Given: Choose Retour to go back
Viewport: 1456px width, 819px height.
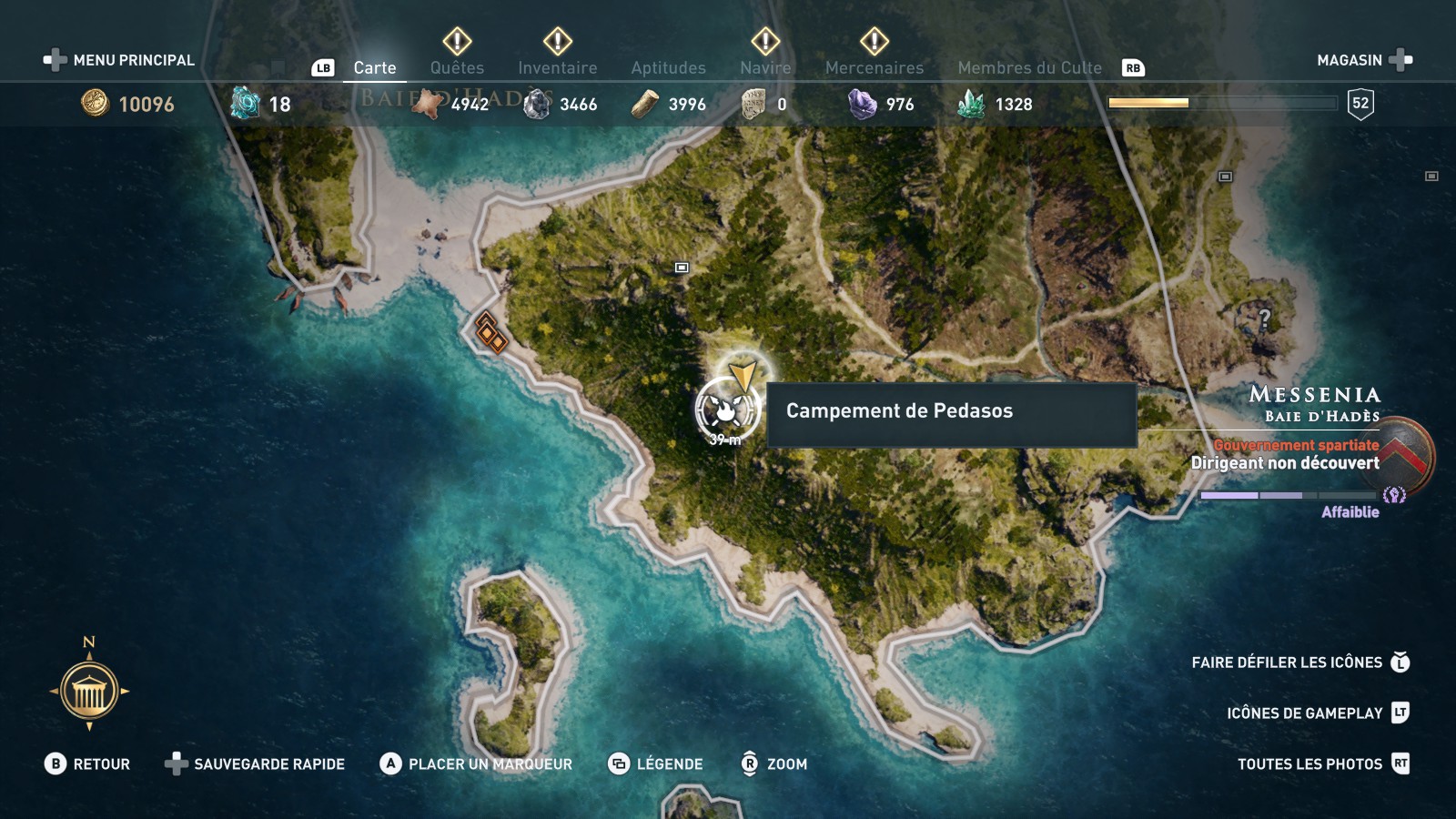Looking at the screenshot, I should (x=87, y=764).
